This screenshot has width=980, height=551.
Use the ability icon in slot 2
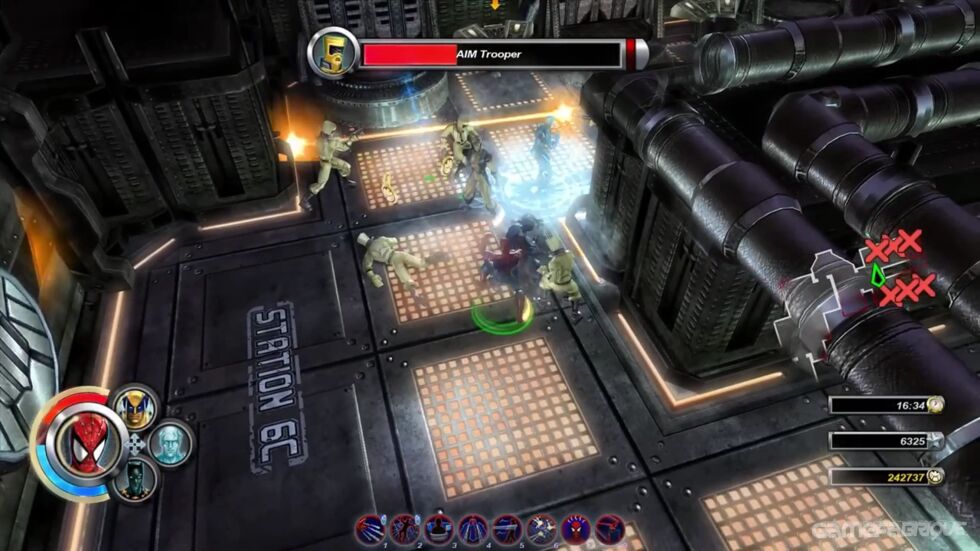[x=404, y=529]
